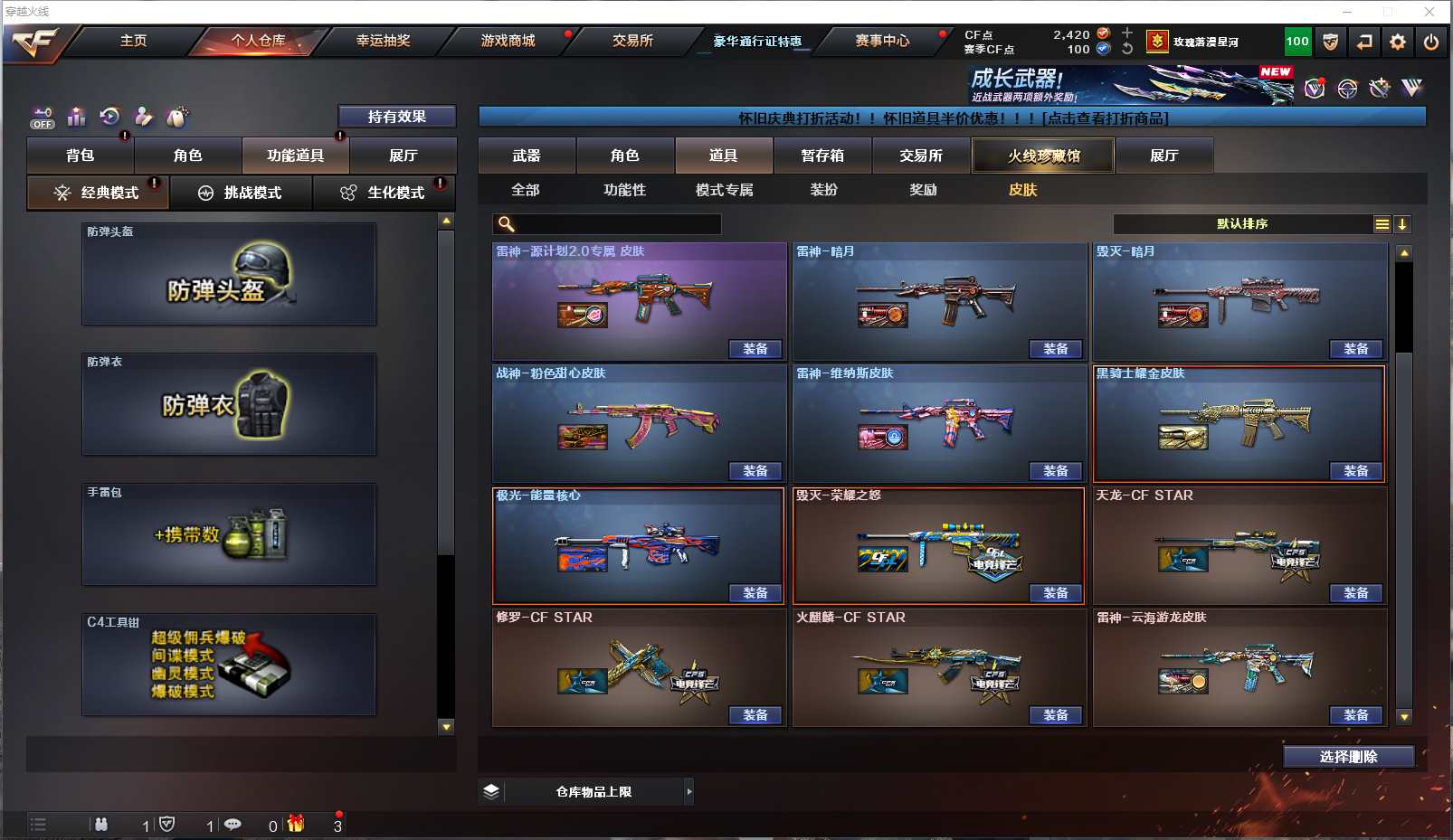Viewport: 1453px width, 840px height.
Task: Go to the 幸运抽奖 lucky draw page
Action: (383, 41)
